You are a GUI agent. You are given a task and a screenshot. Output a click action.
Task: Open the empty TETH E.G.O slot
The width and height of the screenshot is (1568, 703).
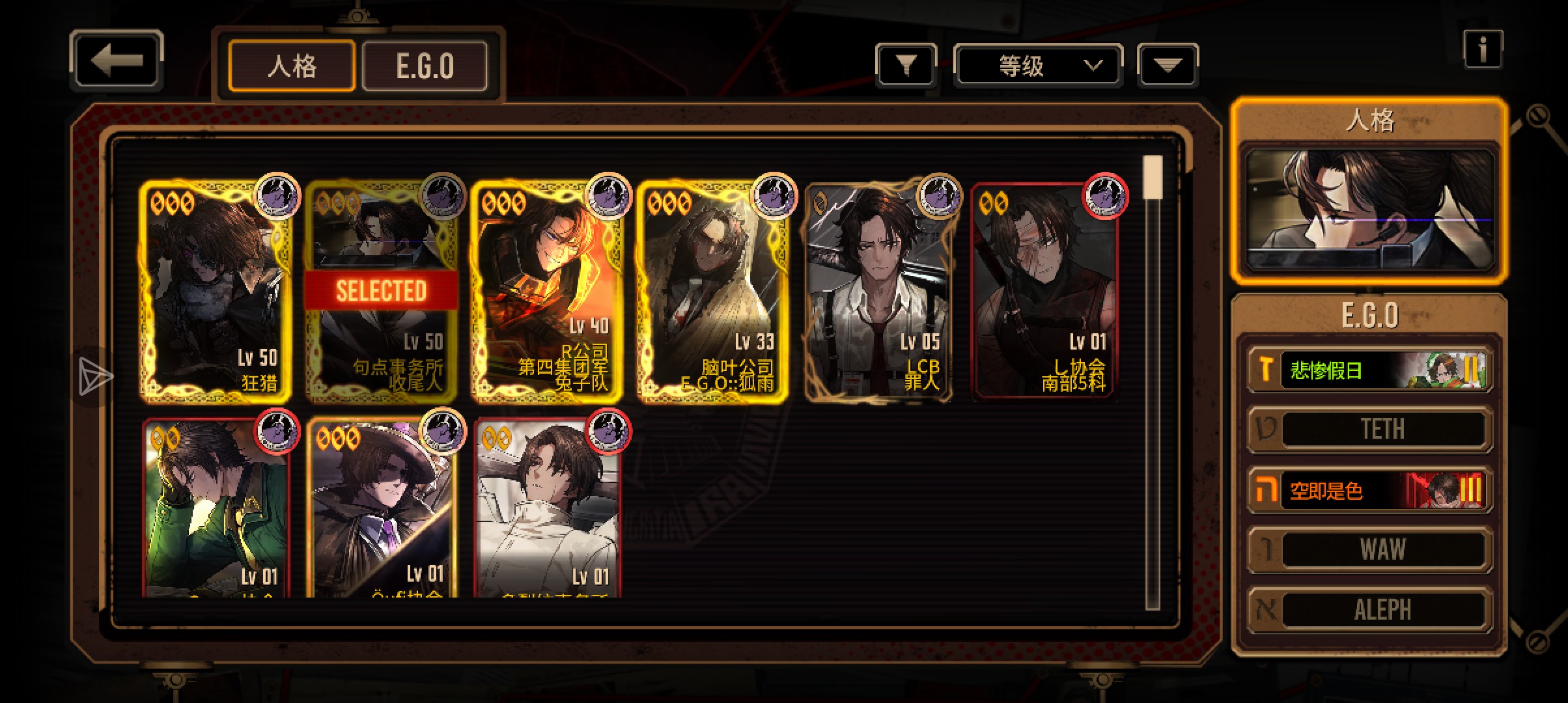click(x=1370, y=430)
